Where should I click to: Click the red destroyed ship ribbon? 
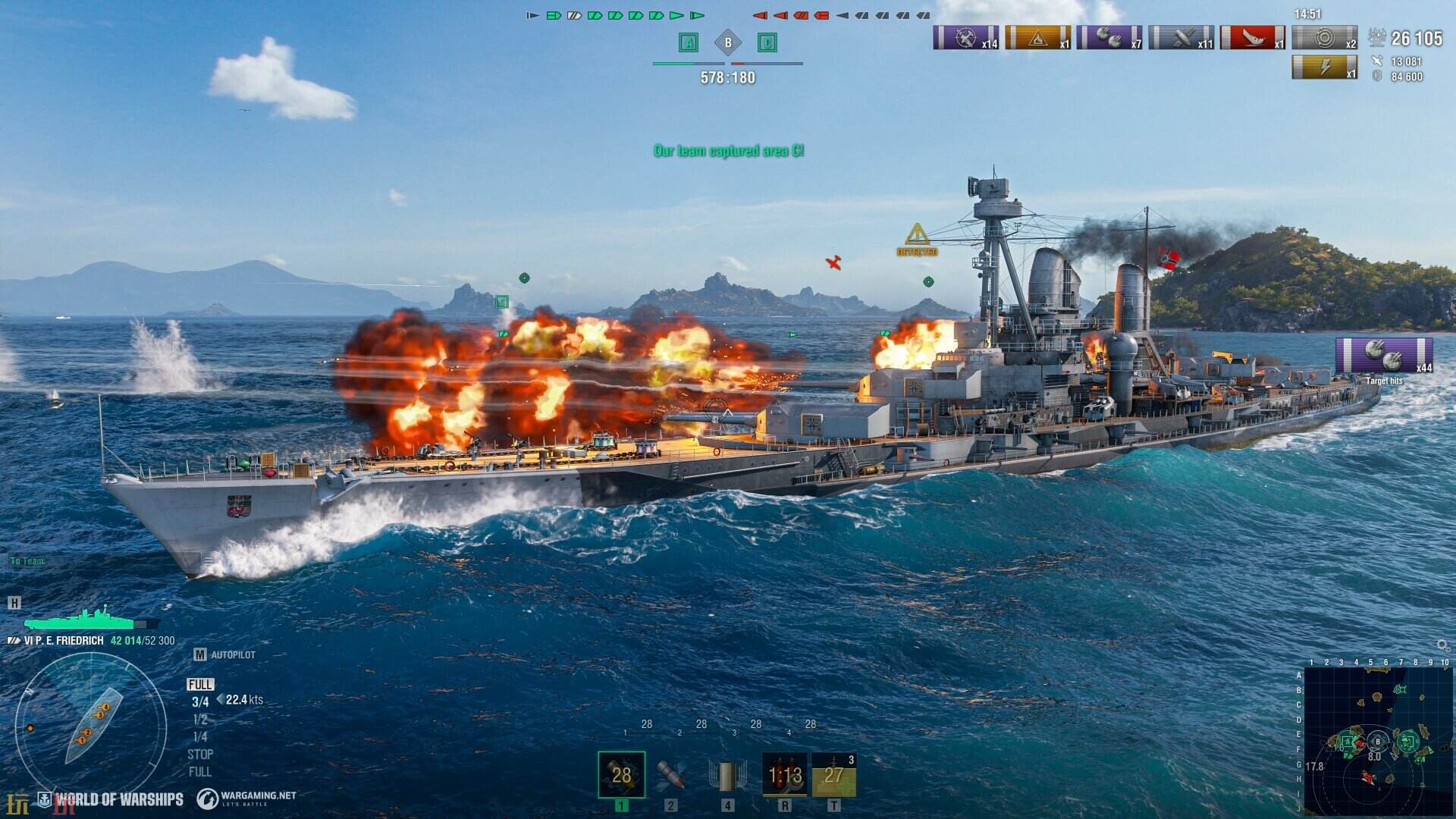click(x=1253, y=37)
